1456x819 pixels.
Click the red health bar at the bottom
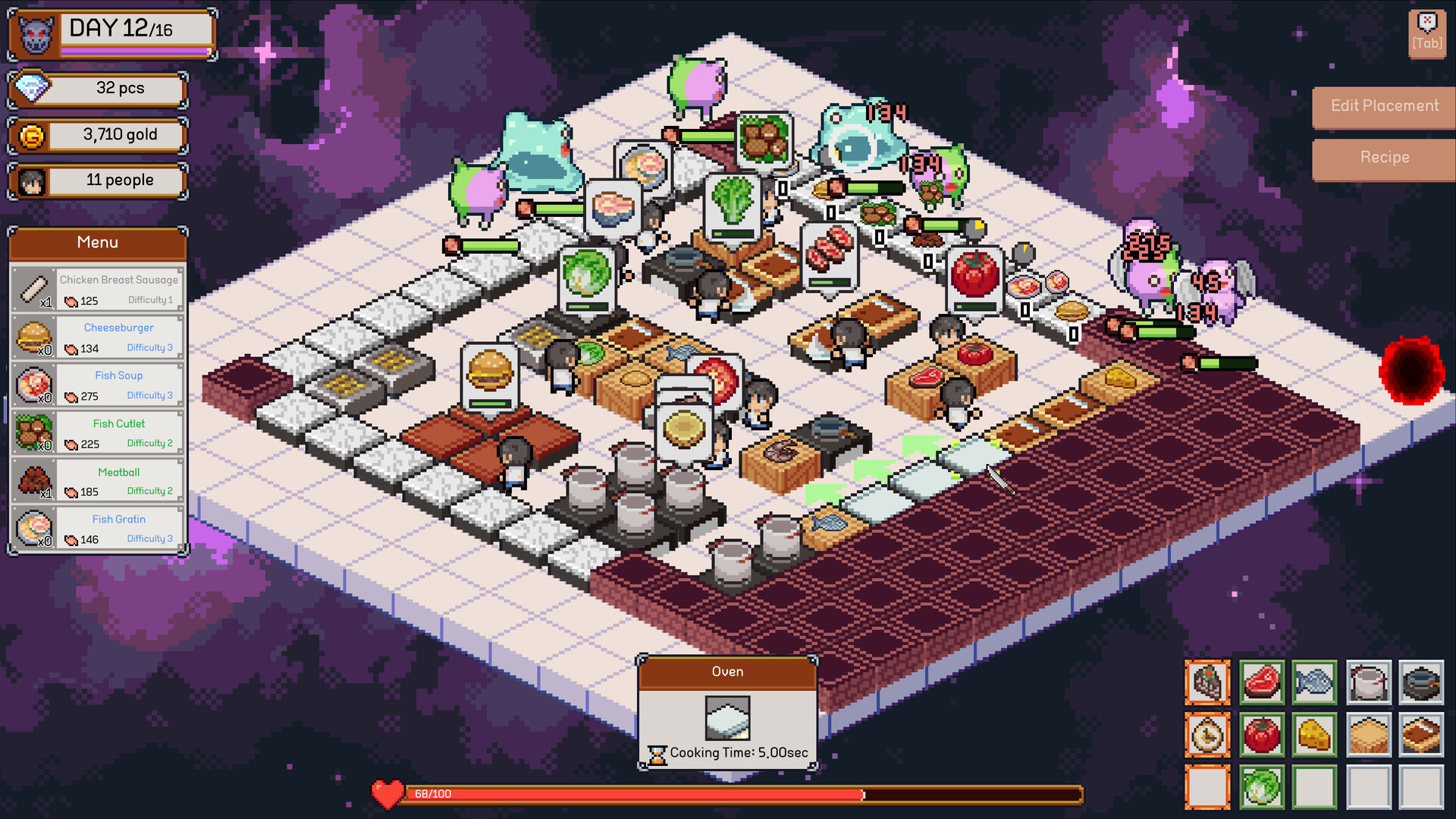[x=682, y=794]
